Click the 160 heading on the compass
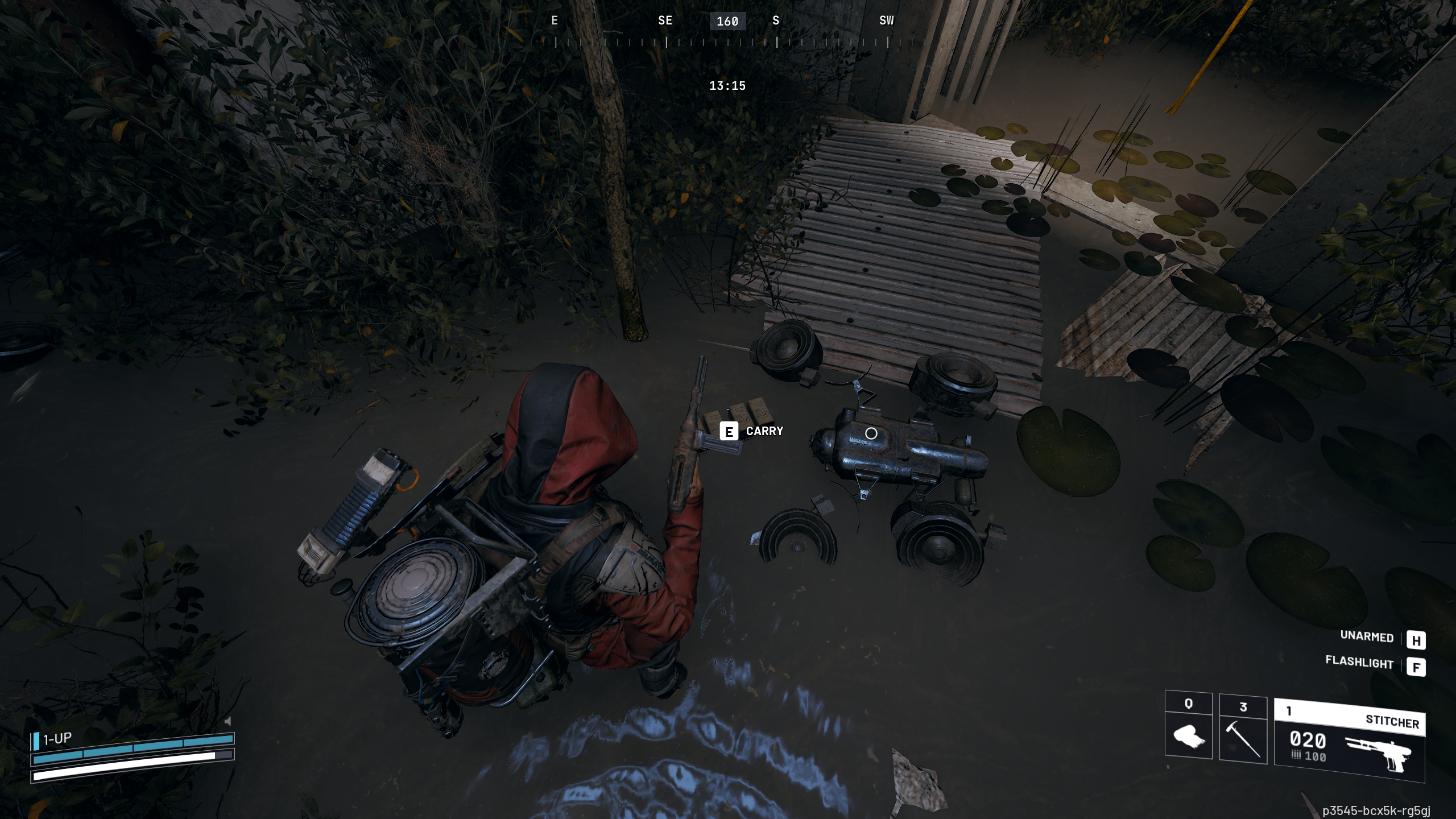This screenshot has height=819, width=1456. click(x=728, y=22)
